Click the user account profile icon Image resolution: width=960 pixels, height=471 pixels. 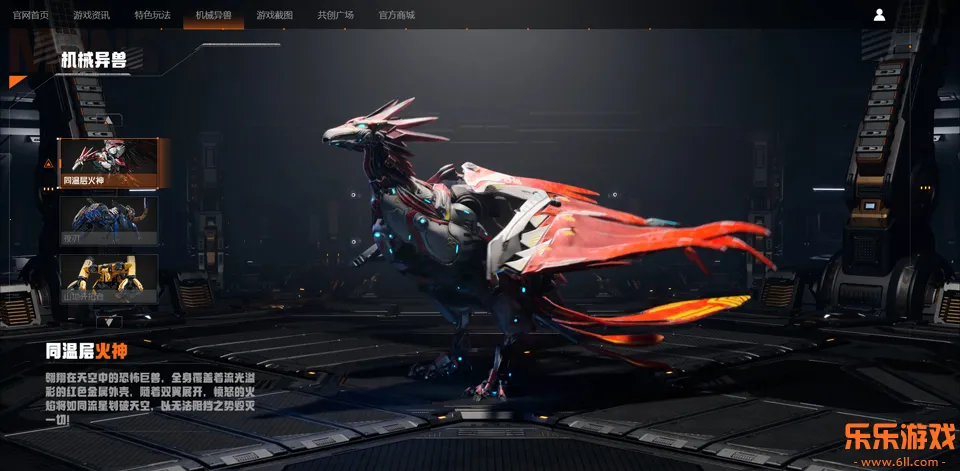(x=879, y=15)
